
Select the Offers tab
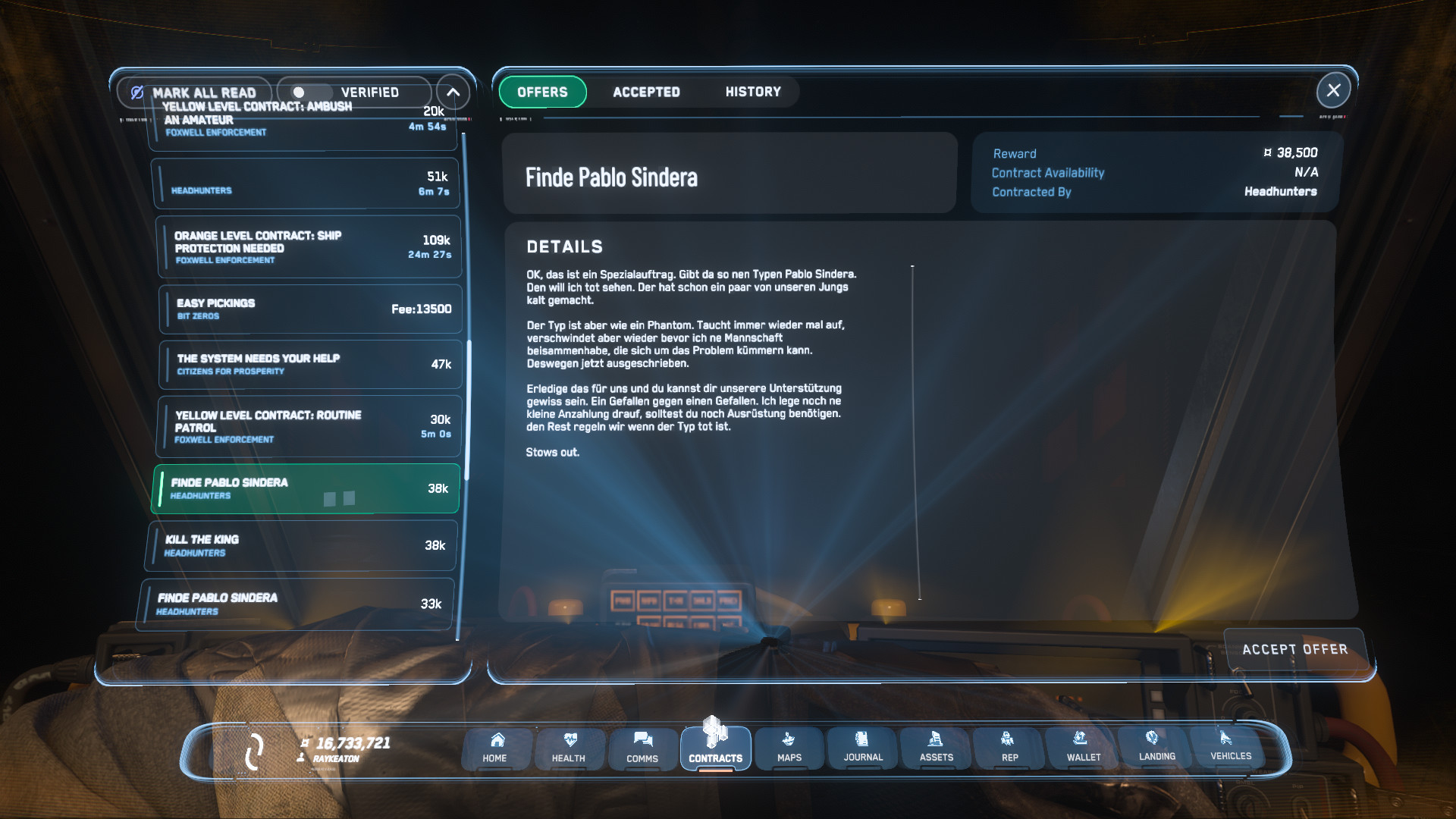pos(542,92)
